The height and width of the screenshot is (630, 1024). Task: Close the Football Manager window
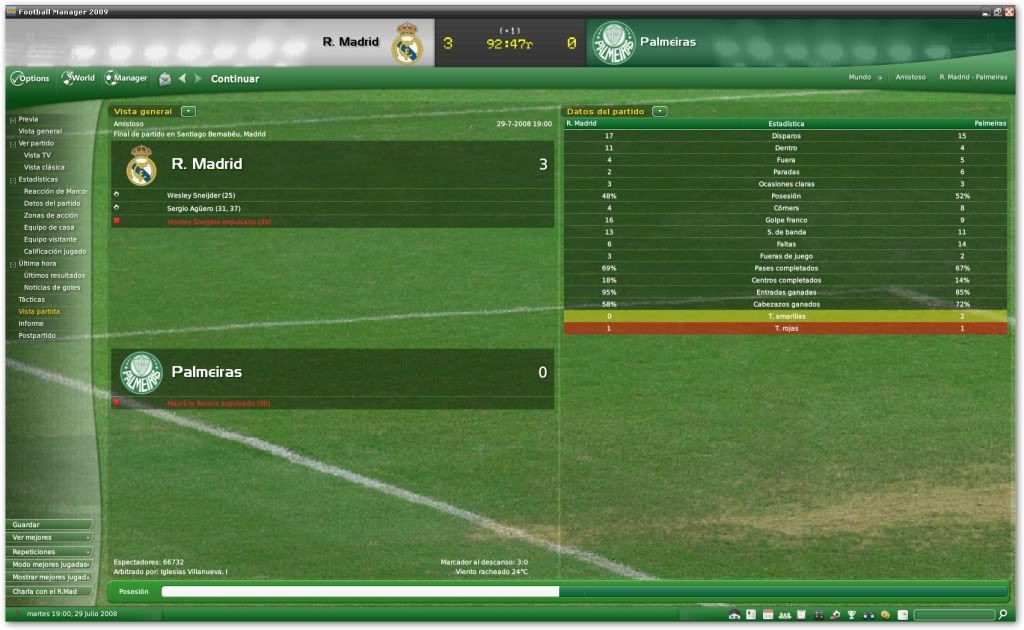[1011, 11]
